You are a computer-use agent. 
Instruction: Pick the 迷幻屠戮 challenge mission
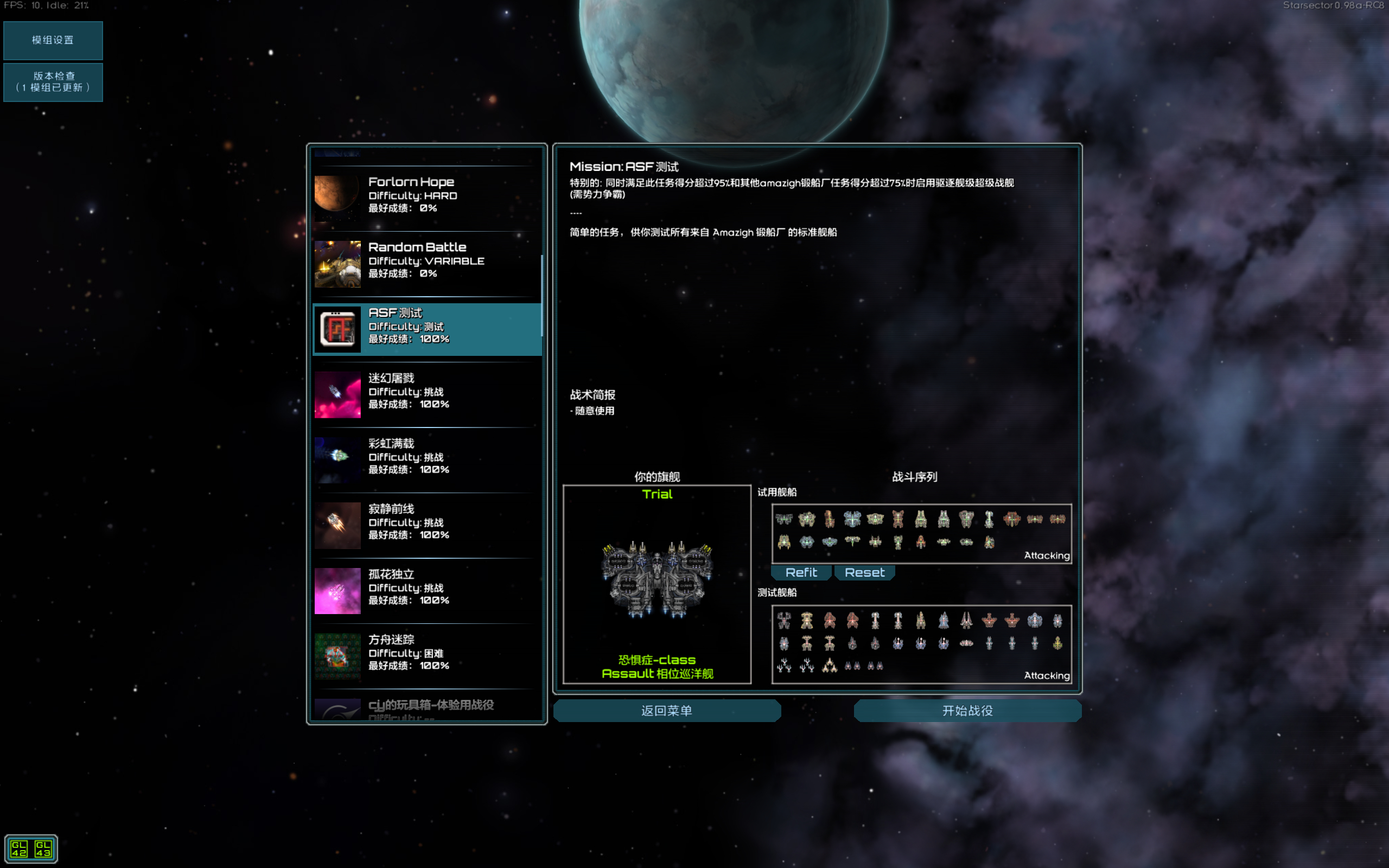pyautogui.click(x=426, y=392)
